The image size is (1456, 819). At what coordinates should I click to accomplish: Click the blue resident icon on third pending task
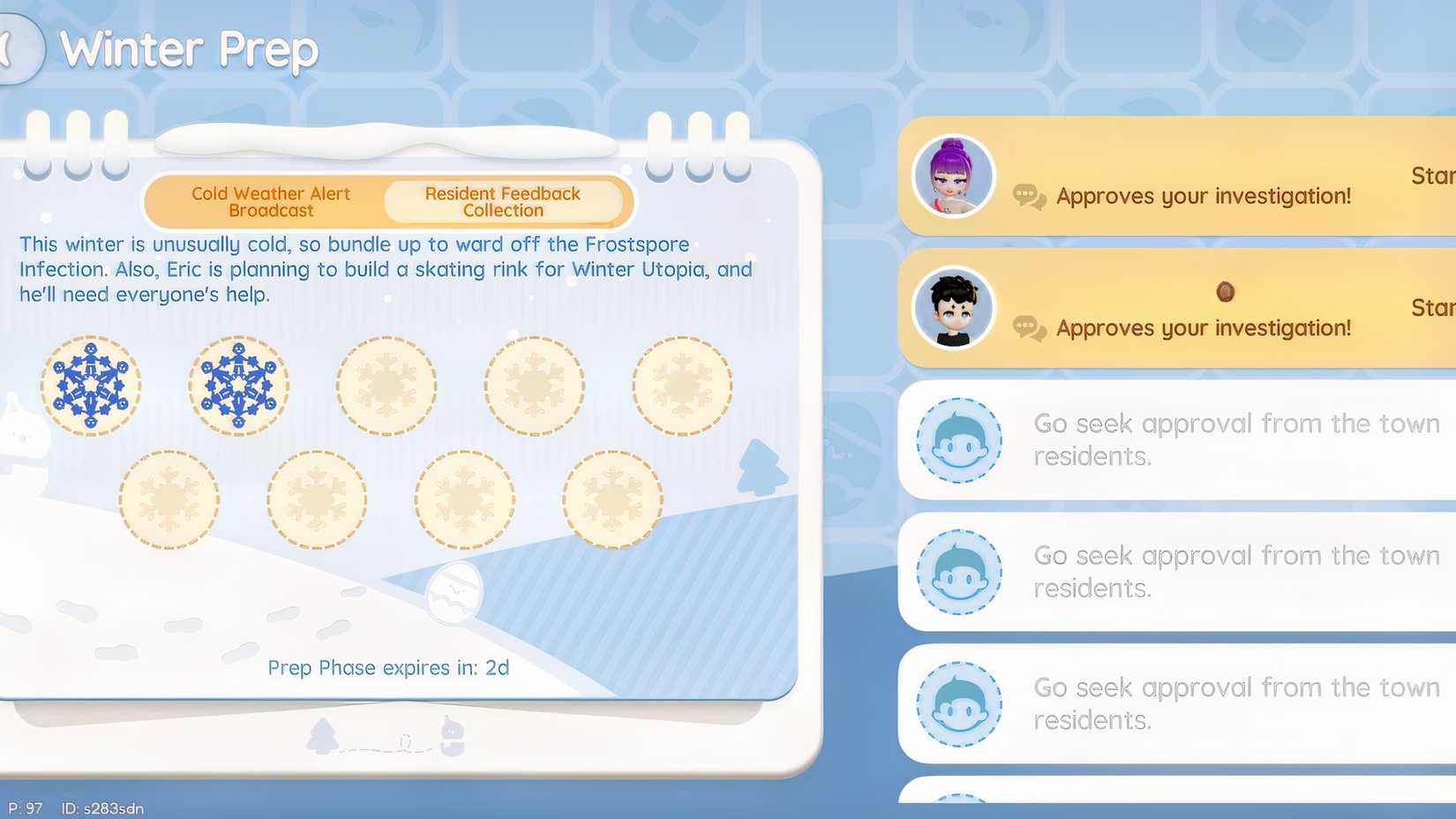coord(959,703)
